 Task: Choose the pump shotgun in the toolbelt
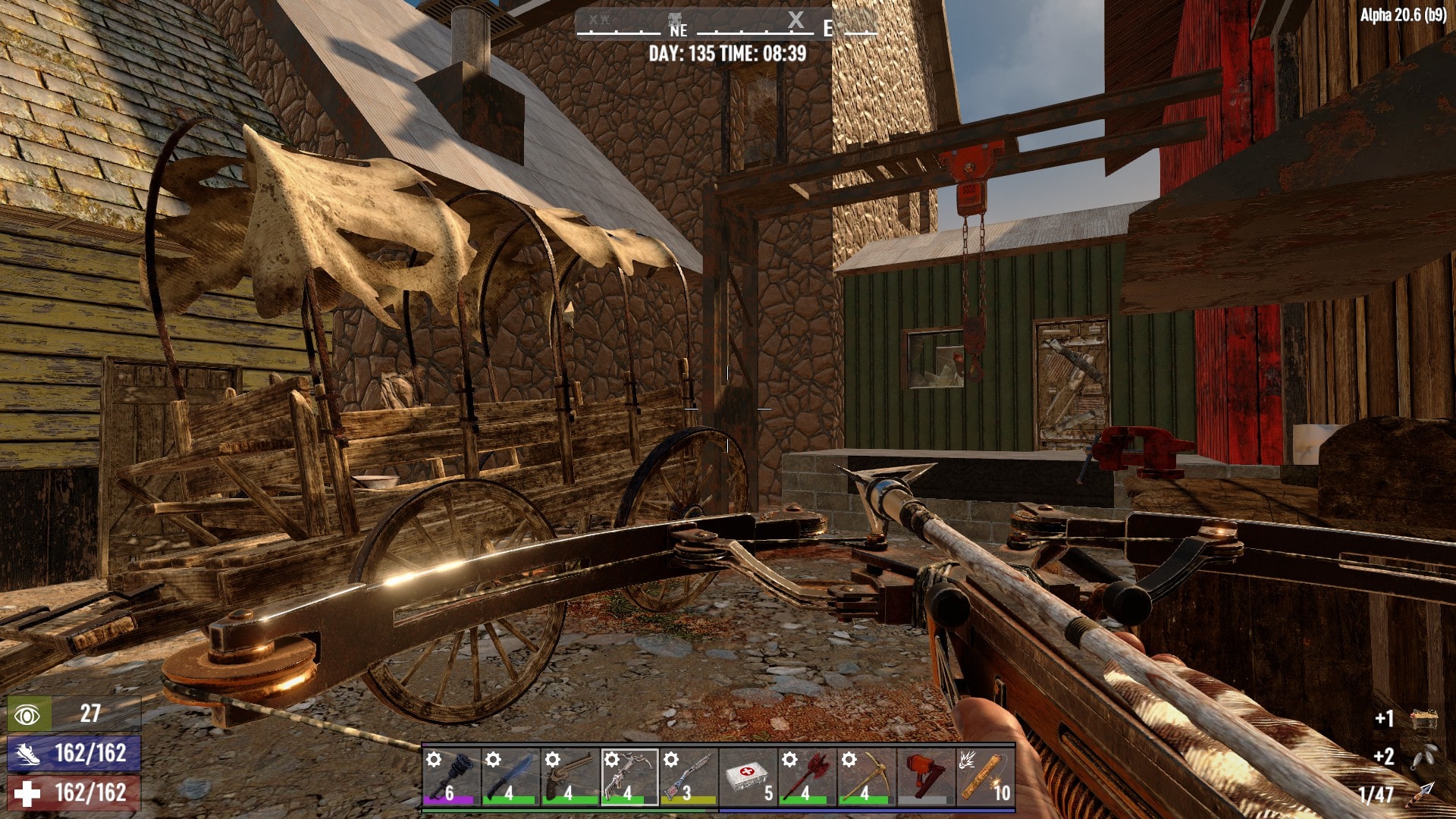tap(689, 776)
